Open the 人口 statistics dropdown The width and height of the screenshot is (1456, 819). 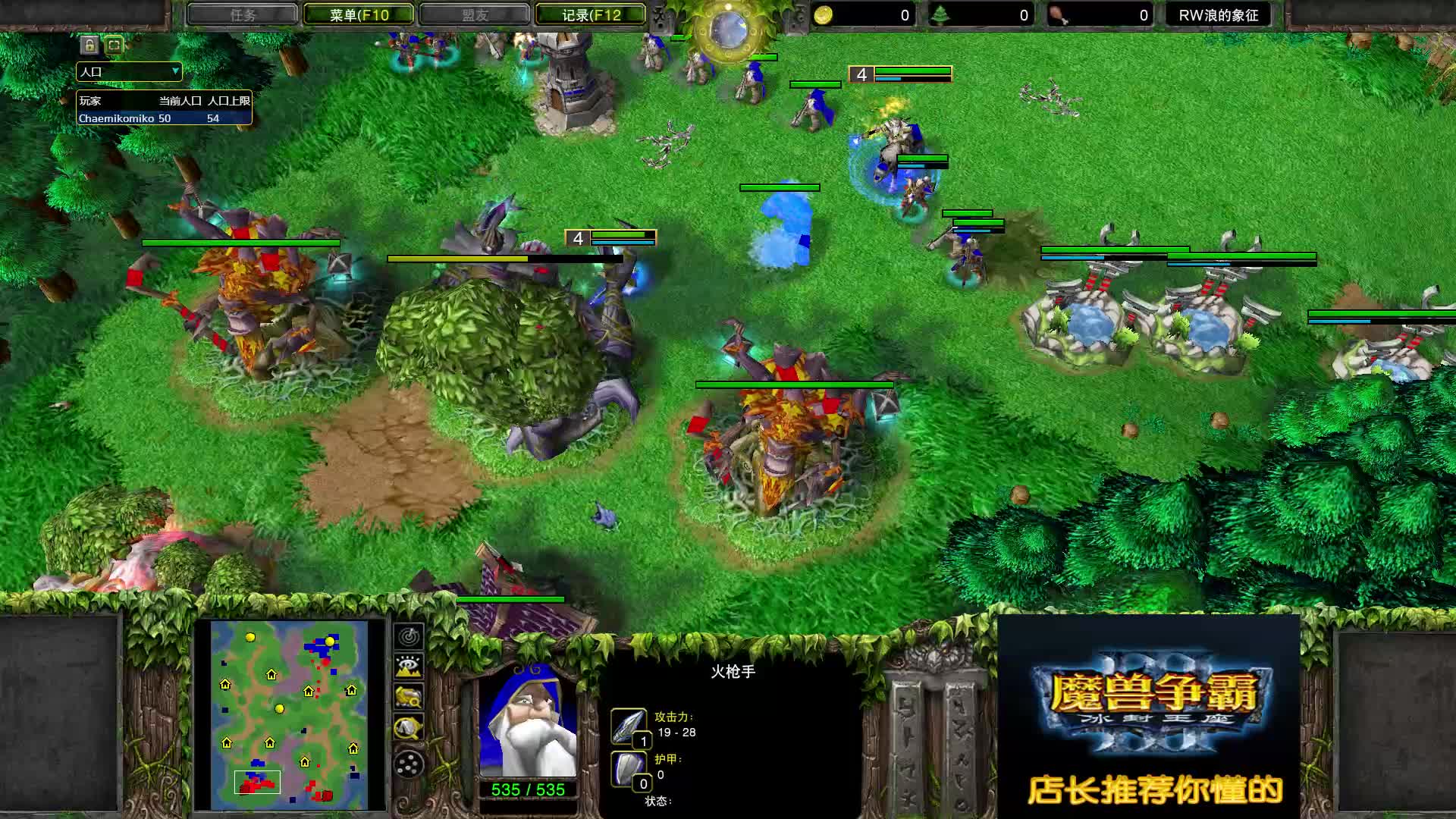(129, 72)
